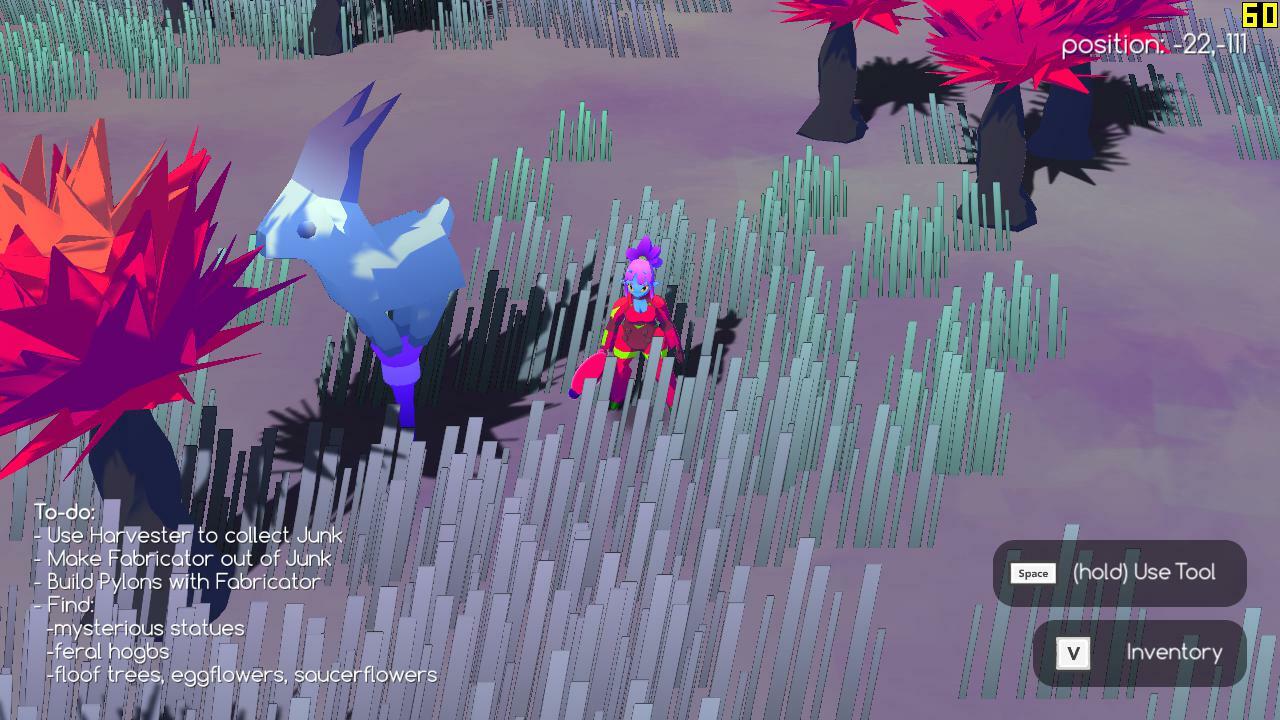Select the player character
Viewport: 1280px width, 720px height.
pyautogui.click(x=640, y=320)
